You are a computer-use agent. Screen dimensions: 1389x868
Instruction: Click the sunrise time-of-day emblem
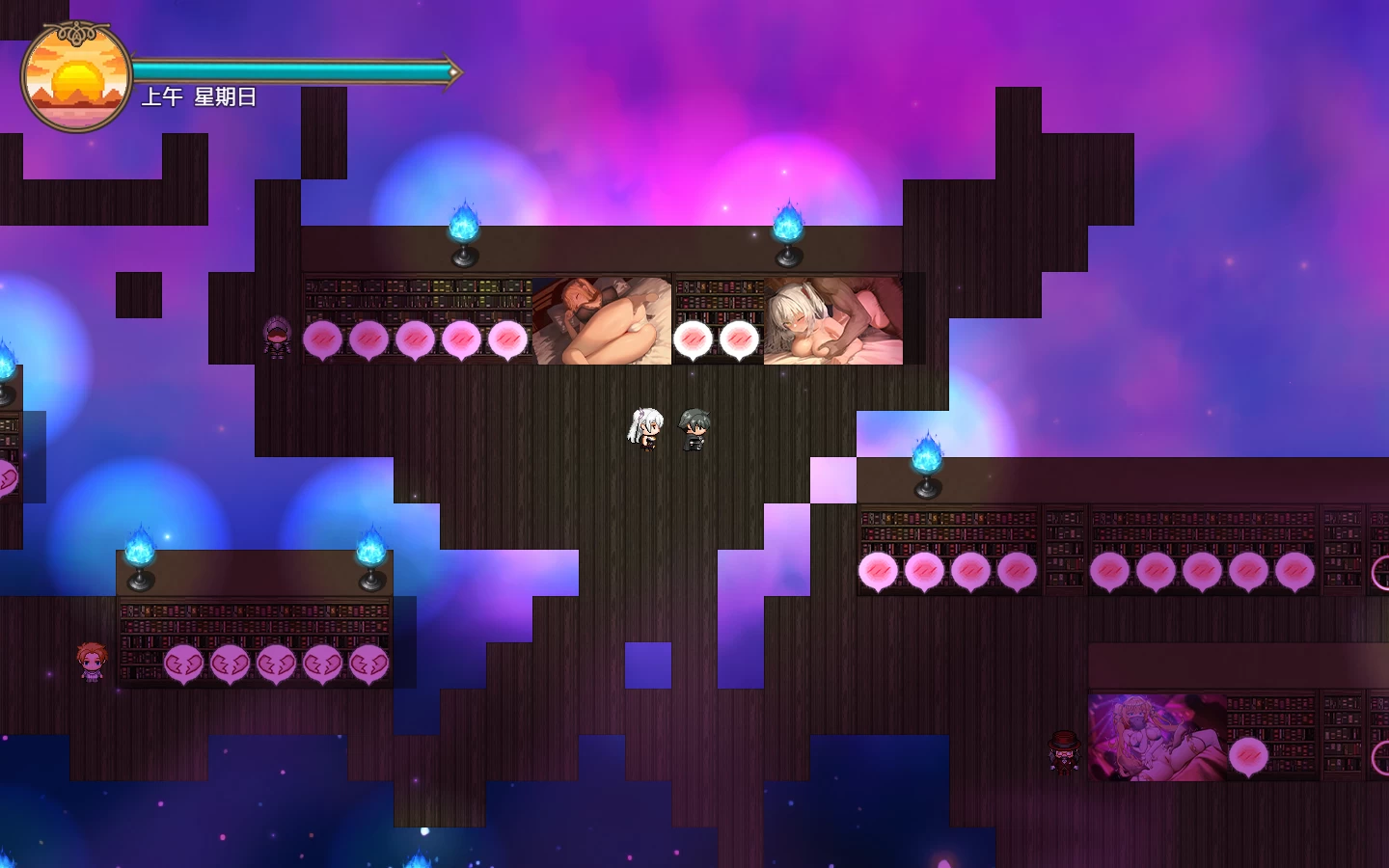coord(76,77)
